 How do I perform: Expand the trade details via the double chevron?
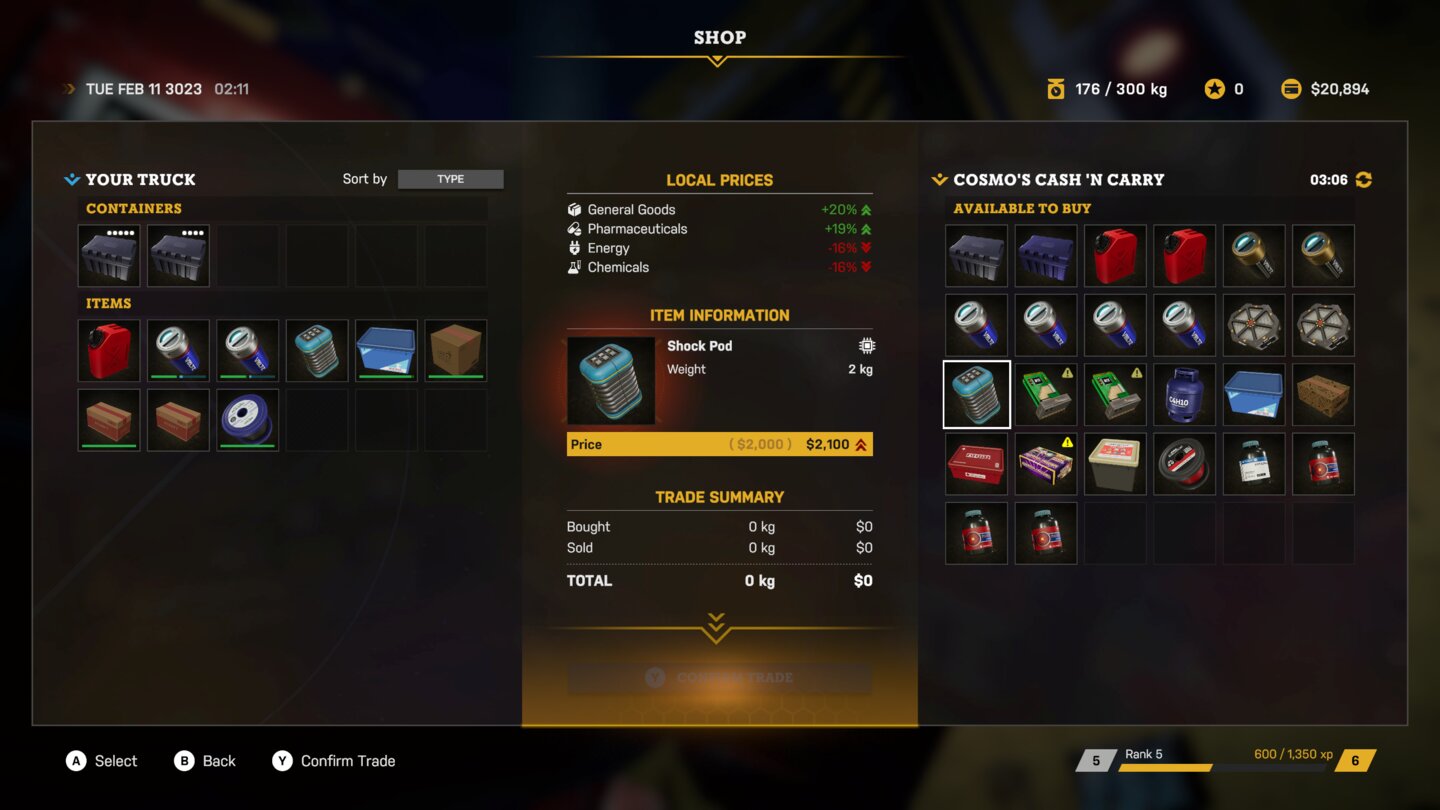pos(714,630)
